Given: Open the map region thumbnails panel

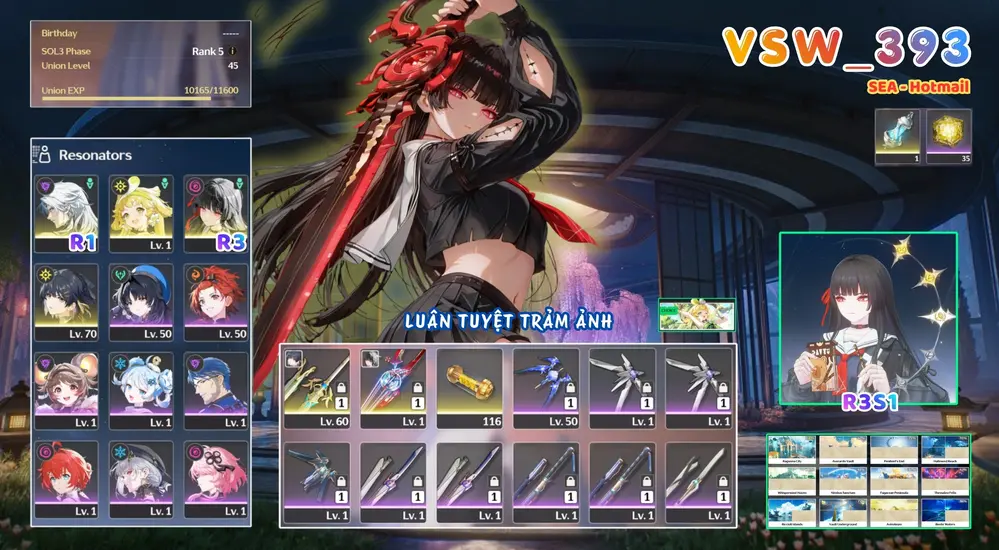Looking at the screenshot, I should click(x=868, y=481).
